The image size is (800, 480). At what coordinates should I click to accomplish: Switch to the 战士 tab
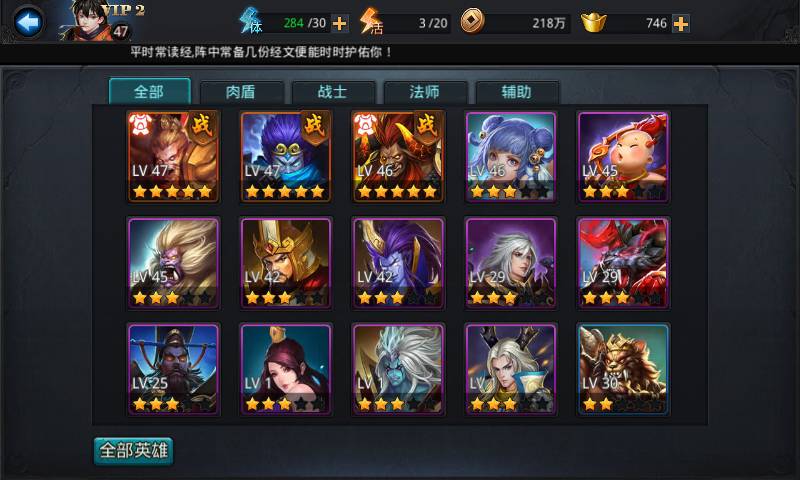332,92
